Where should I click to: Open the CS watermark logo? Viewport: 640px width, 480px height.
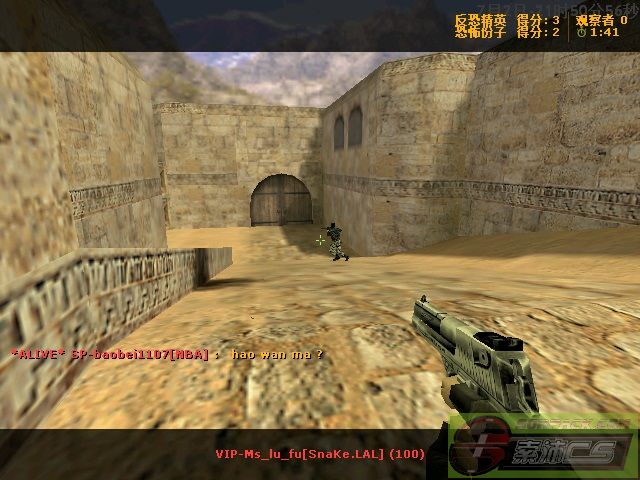click(540, 446)
